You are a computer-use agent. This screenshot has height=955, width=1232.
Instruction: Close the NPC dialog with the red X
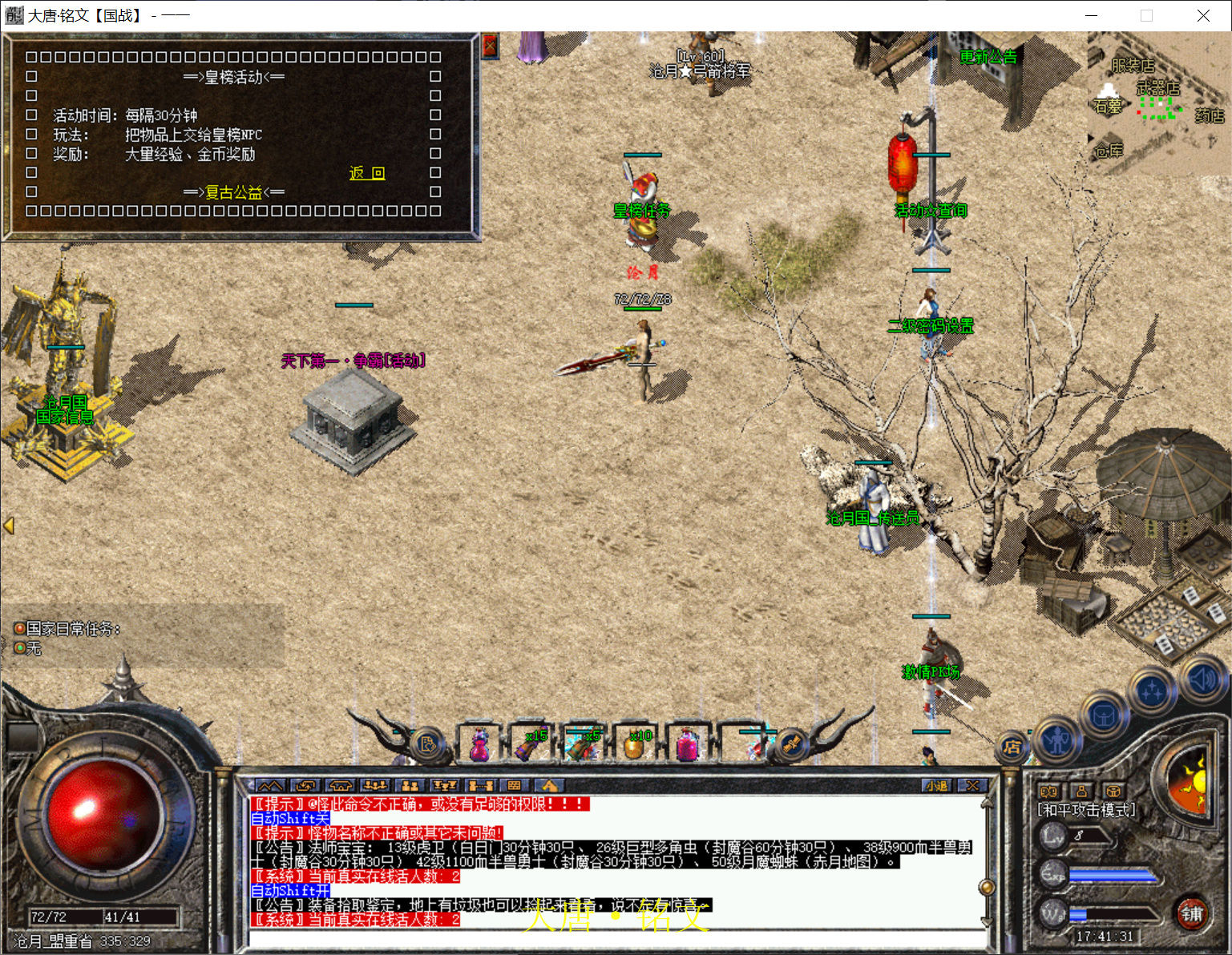[x=490, y=46]
